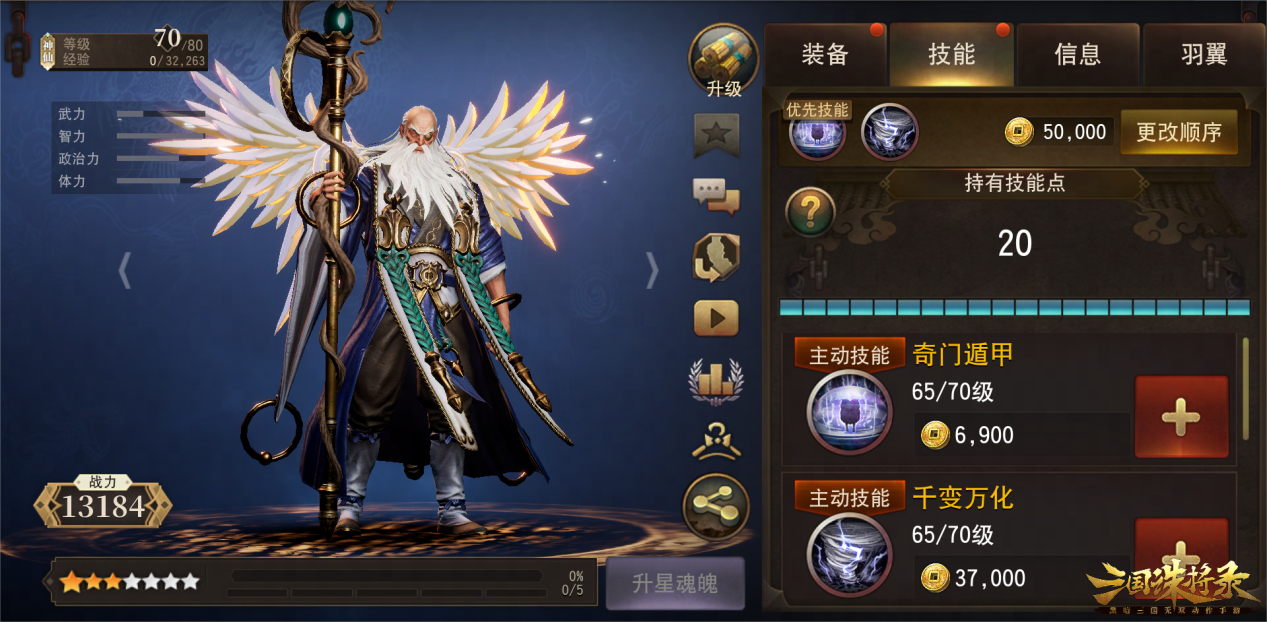Open the chat speech bubbles icon
The height and width of the screenshot is (622, 1267).
click(x=716, y=196)
